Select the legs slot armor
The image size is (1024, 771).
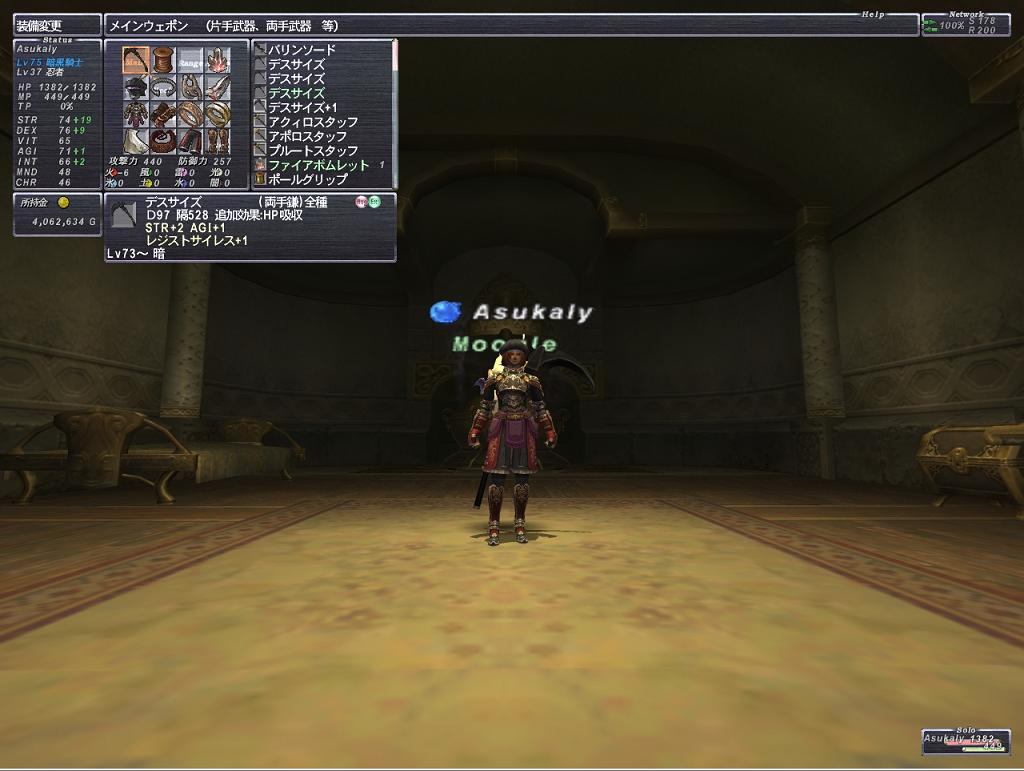coord(190,141)
